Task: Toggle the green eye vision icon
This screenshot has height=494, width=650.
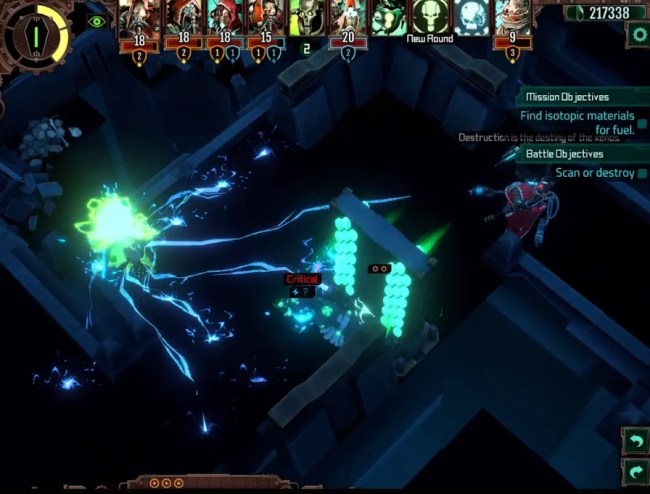Action: 96,21
